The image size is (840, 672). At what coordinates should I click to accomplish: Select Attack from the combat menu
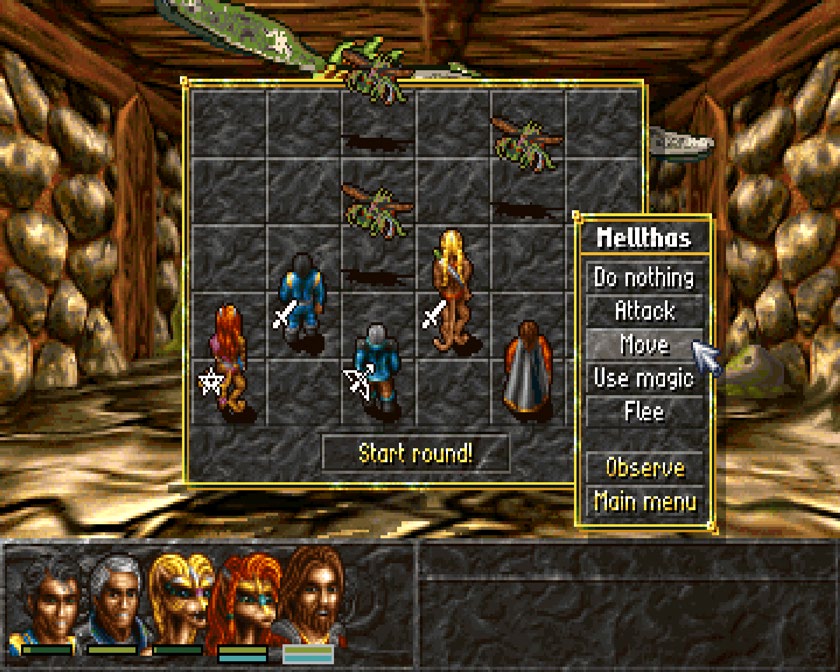644,311
